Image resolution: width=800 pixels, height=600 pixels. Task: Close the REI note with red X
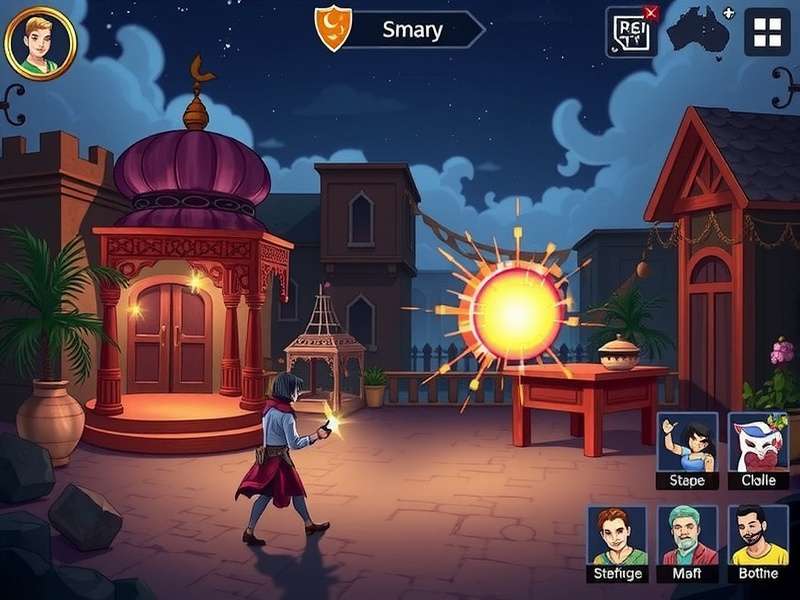click(651, 13)
